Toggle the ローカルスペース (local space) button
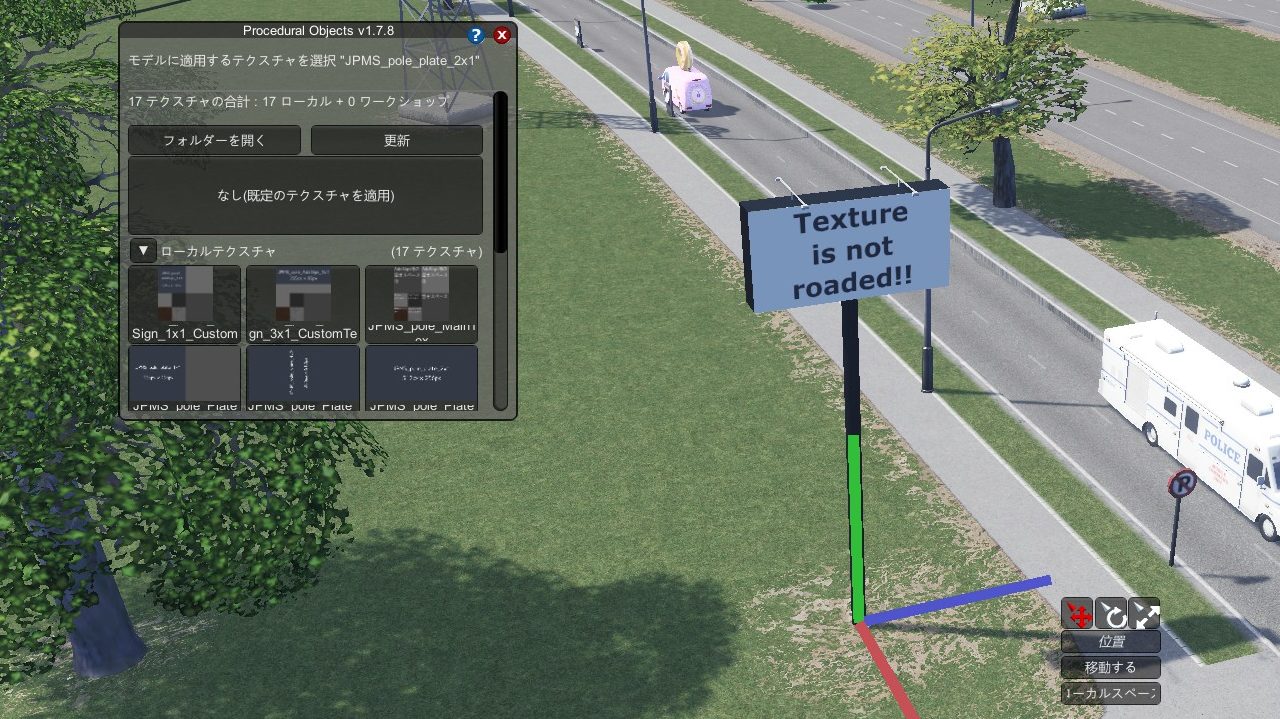1280x719 pixels. click(x=1110, y=693)
